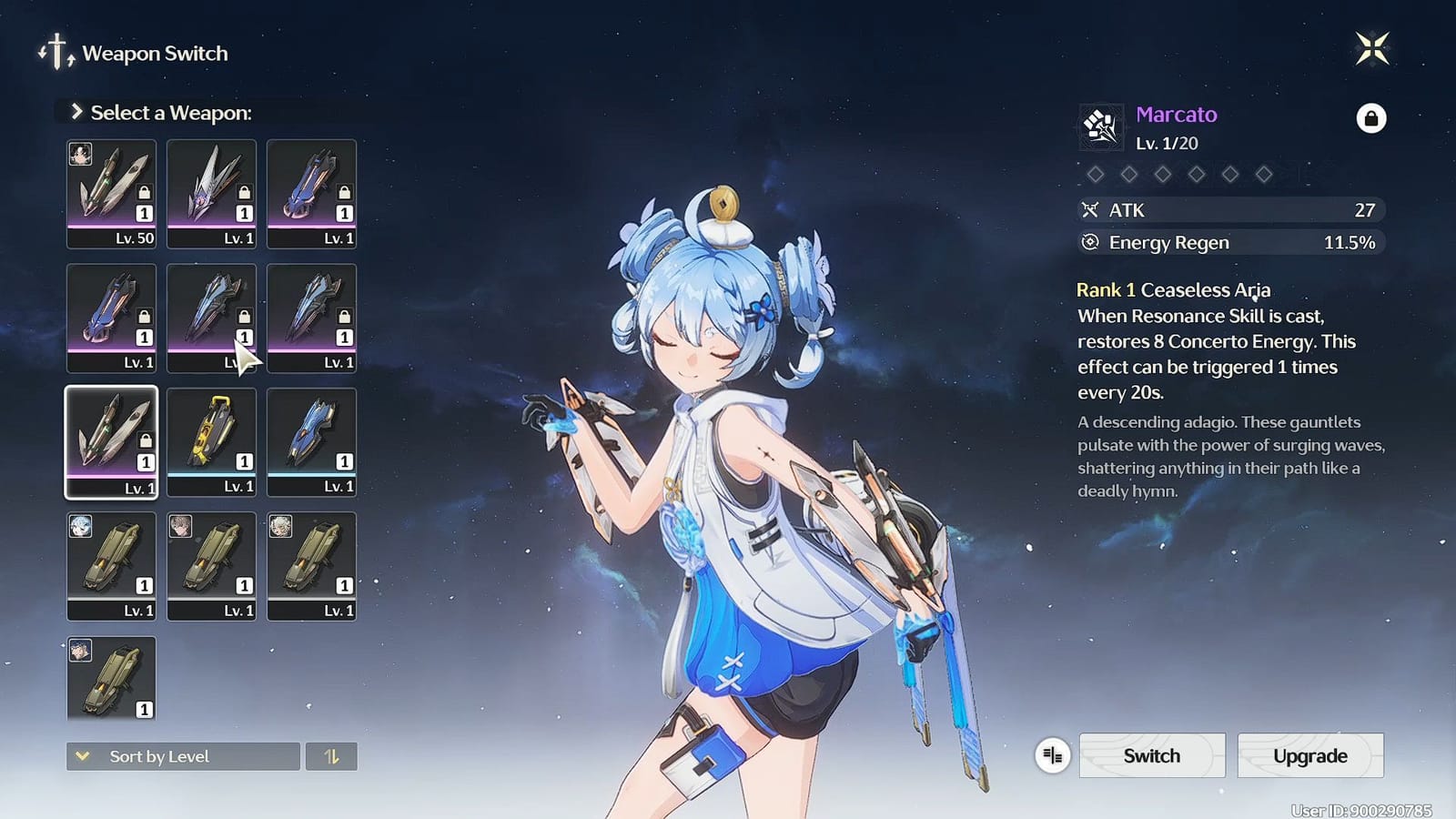Click the character profile icon on Lv.50 weapon
Image resolution: width=1456 pixels, height=819 pixels.
point(81,155)
